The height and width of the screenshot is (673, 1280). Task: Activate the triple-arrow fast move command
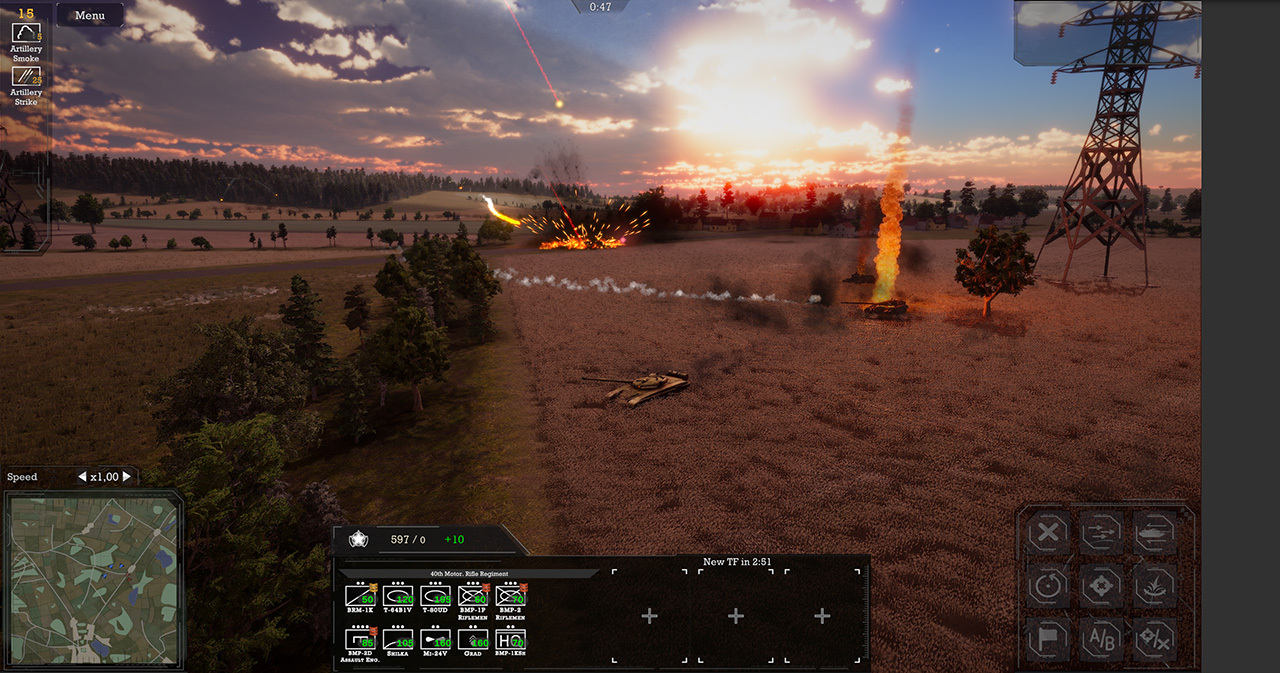tap(1101, 533)
